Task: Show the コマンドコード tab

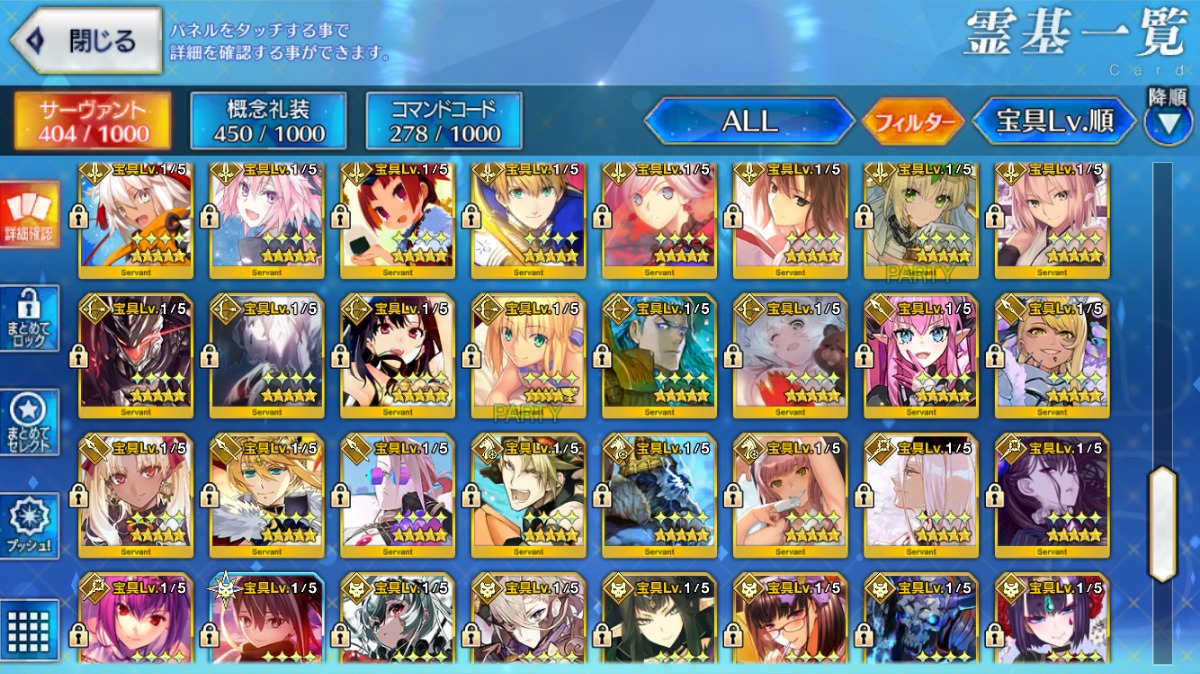Action: [444, 122]
